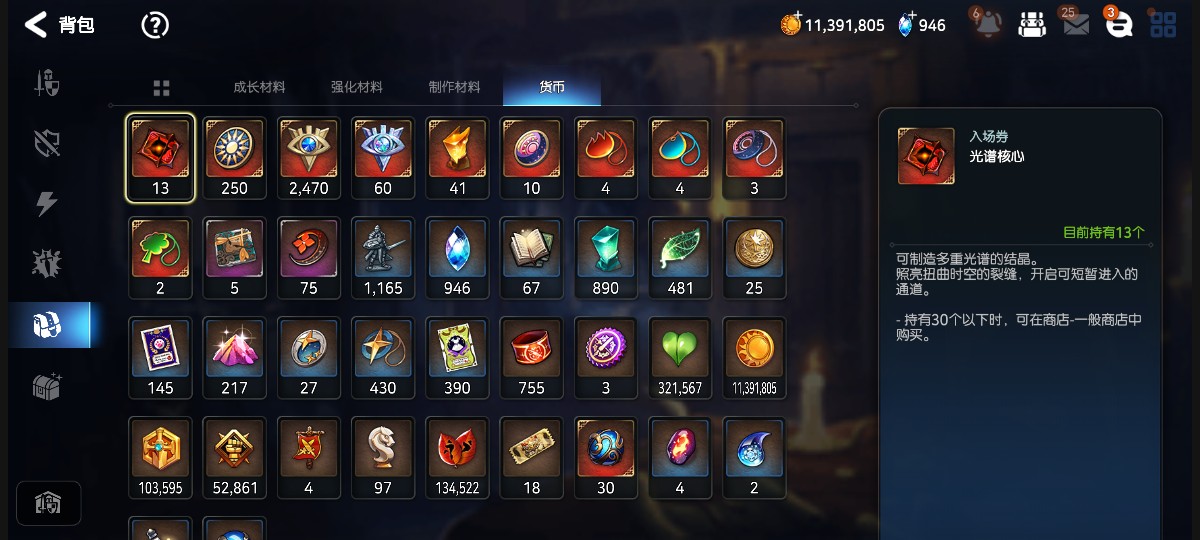Select the item slot holding 2,470
Screen dimensions: 1200x540
coord(308,158)
